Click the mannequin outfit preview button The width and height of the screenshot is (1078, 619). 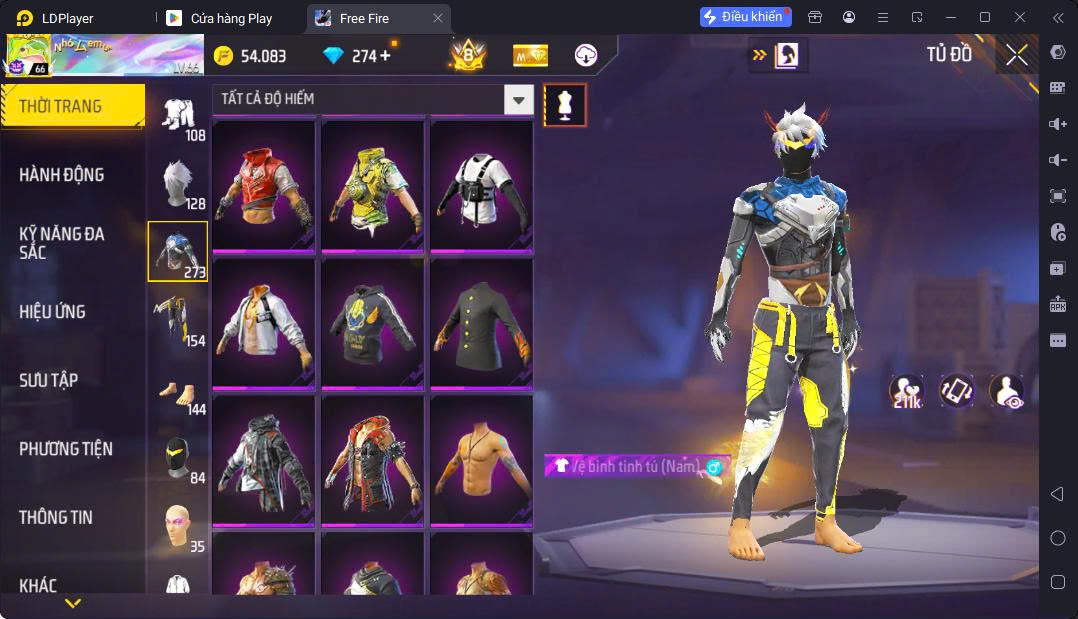point(565,105)
